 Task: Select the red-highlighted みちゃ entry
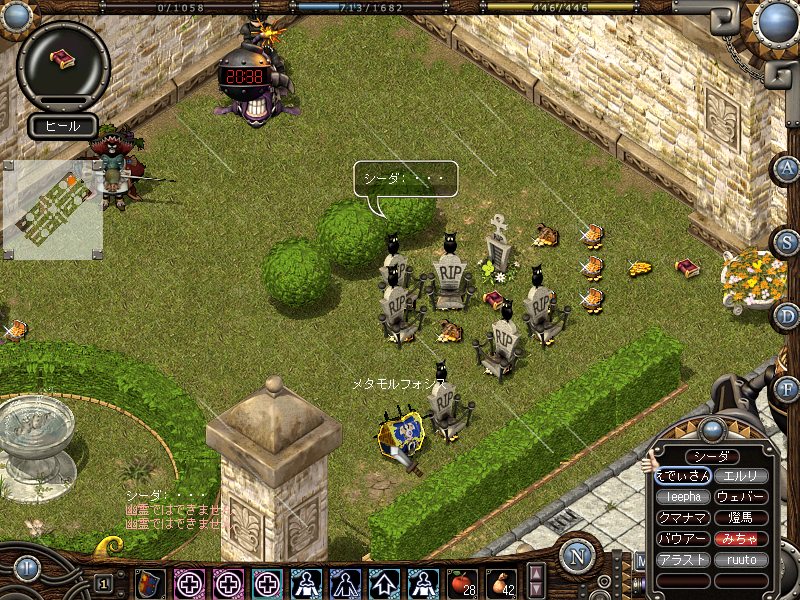tap(741, 539)
